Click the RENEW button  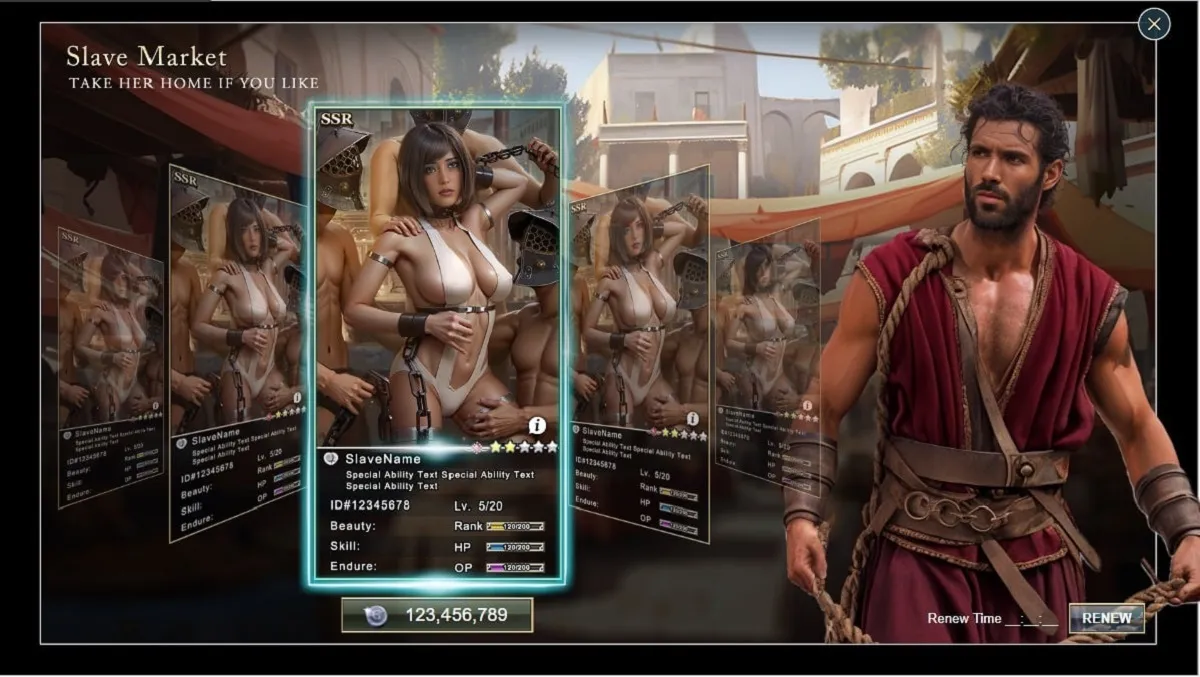click(1106, 618)
